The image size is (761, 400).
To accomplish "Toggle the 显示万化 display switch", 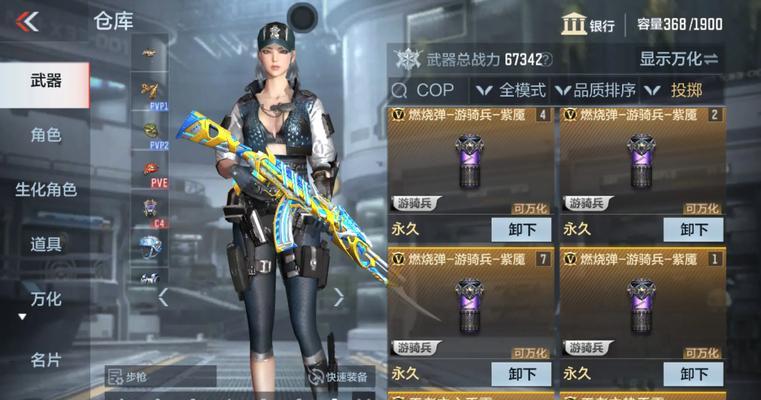I will pyautogui.click(x=679, y=59).
